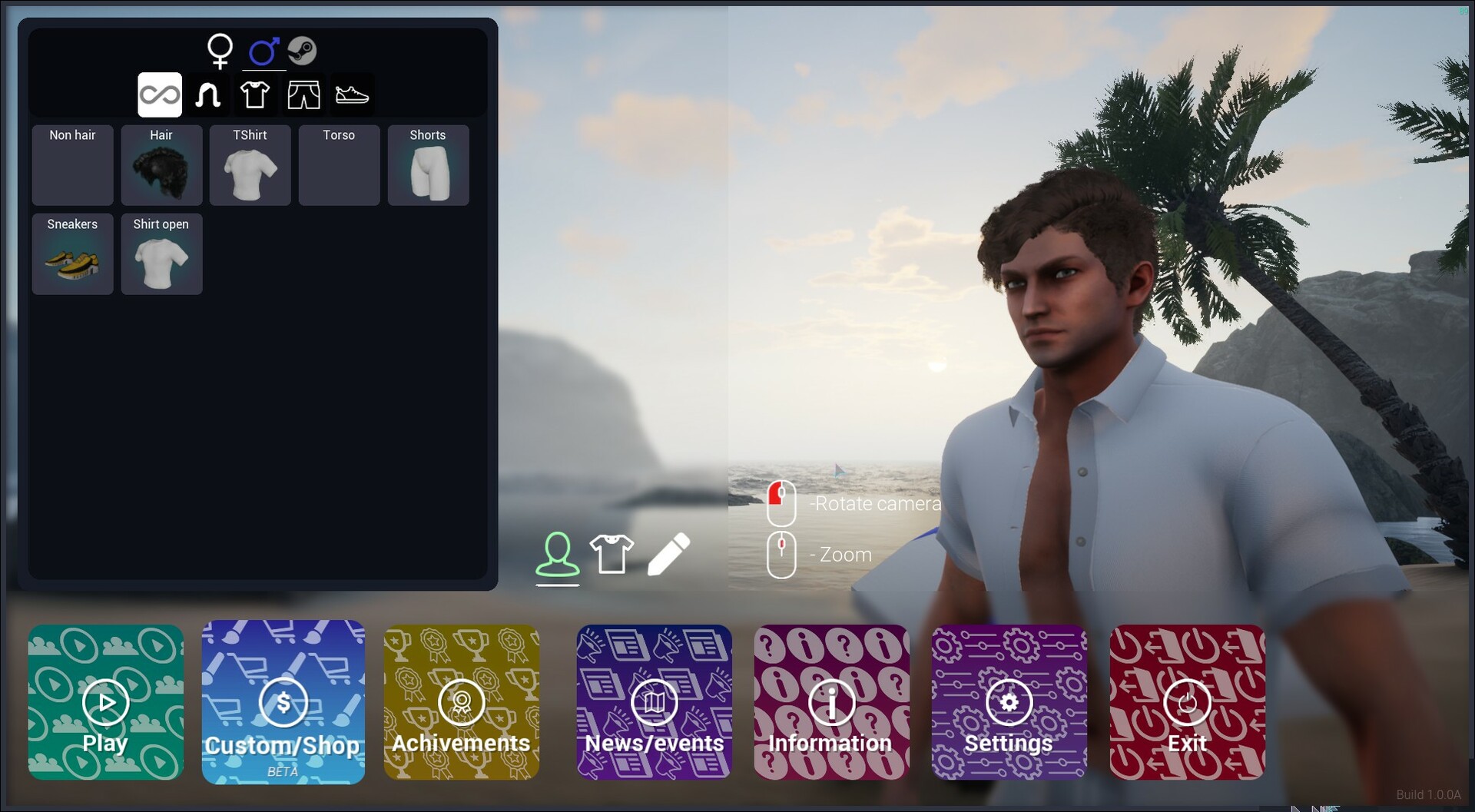Switch to the character body preview tab

557,552
